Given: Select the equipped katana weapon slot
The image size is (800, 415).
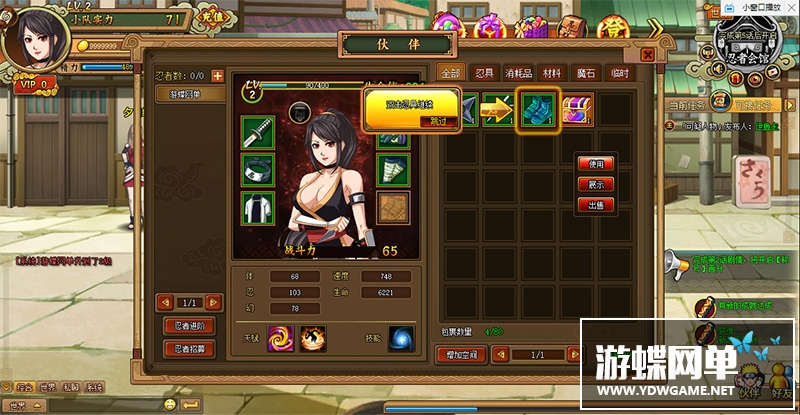Looking at the screenshot, I should coord(256,131).
